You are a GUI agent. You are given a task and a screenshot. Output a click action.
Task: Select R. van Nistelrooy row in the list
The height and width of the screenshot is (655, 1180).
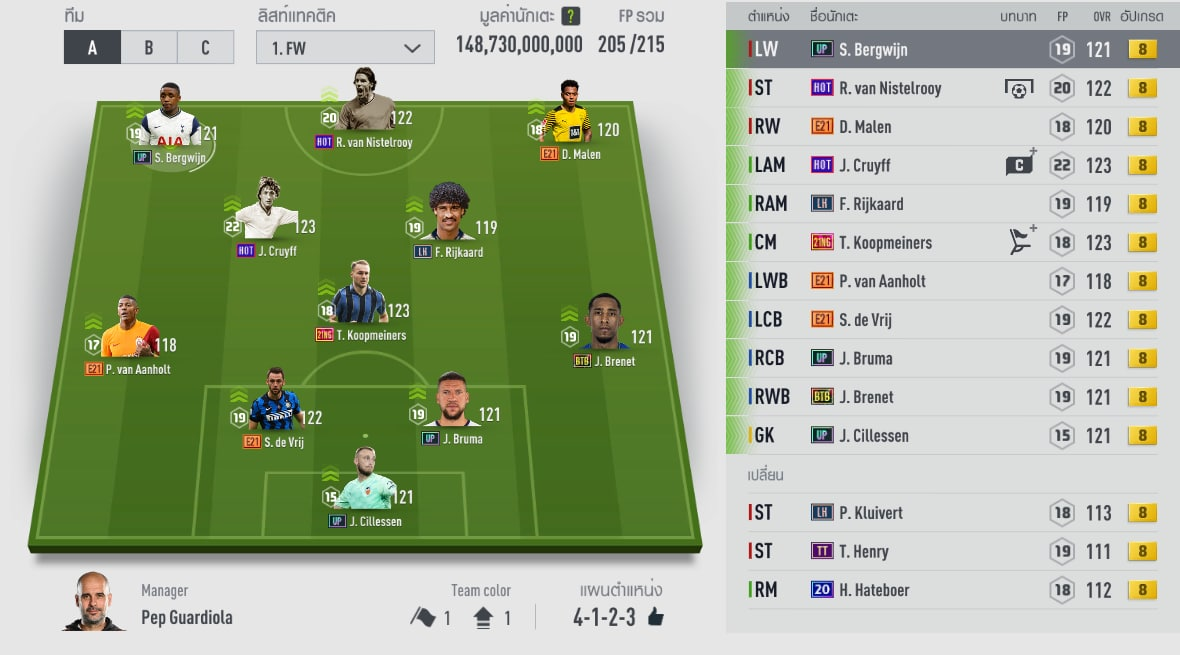[952, 88]
